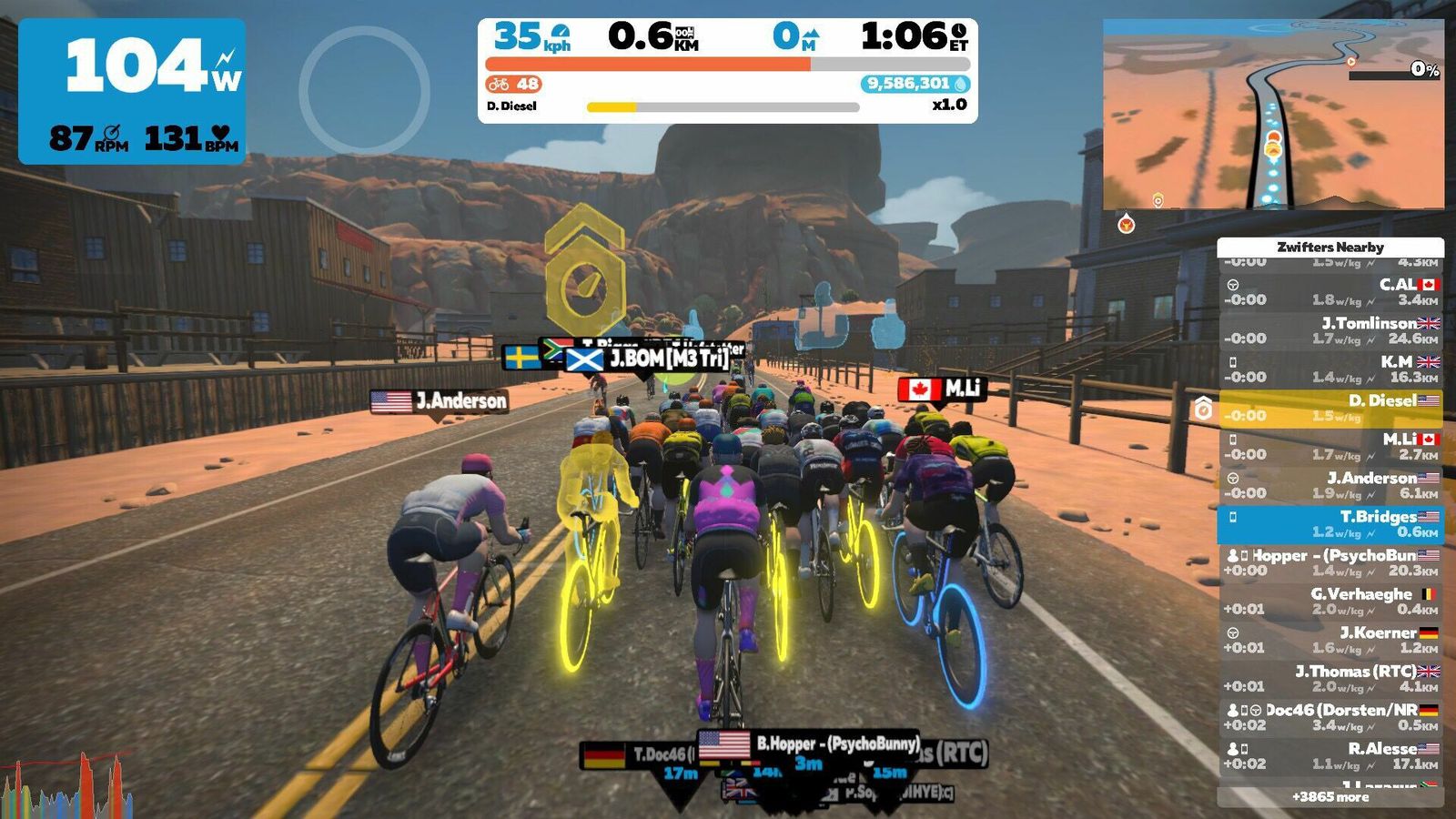Select the blue T.Bridges row
The height and width of the screenshot is (819, 1456).
coord(1330,524)
